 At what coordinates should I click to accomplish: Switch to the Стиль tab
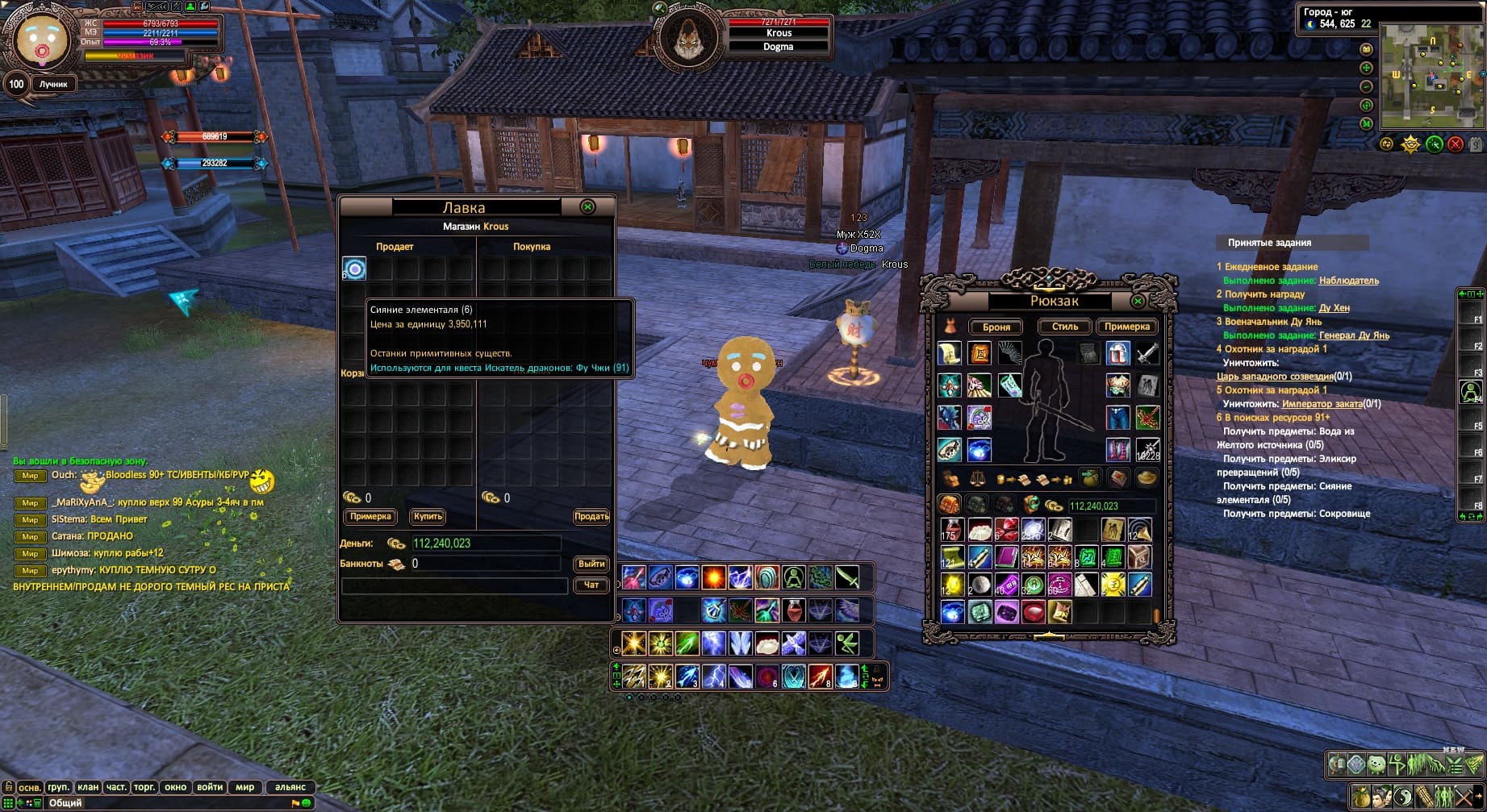click(1064, 327)
